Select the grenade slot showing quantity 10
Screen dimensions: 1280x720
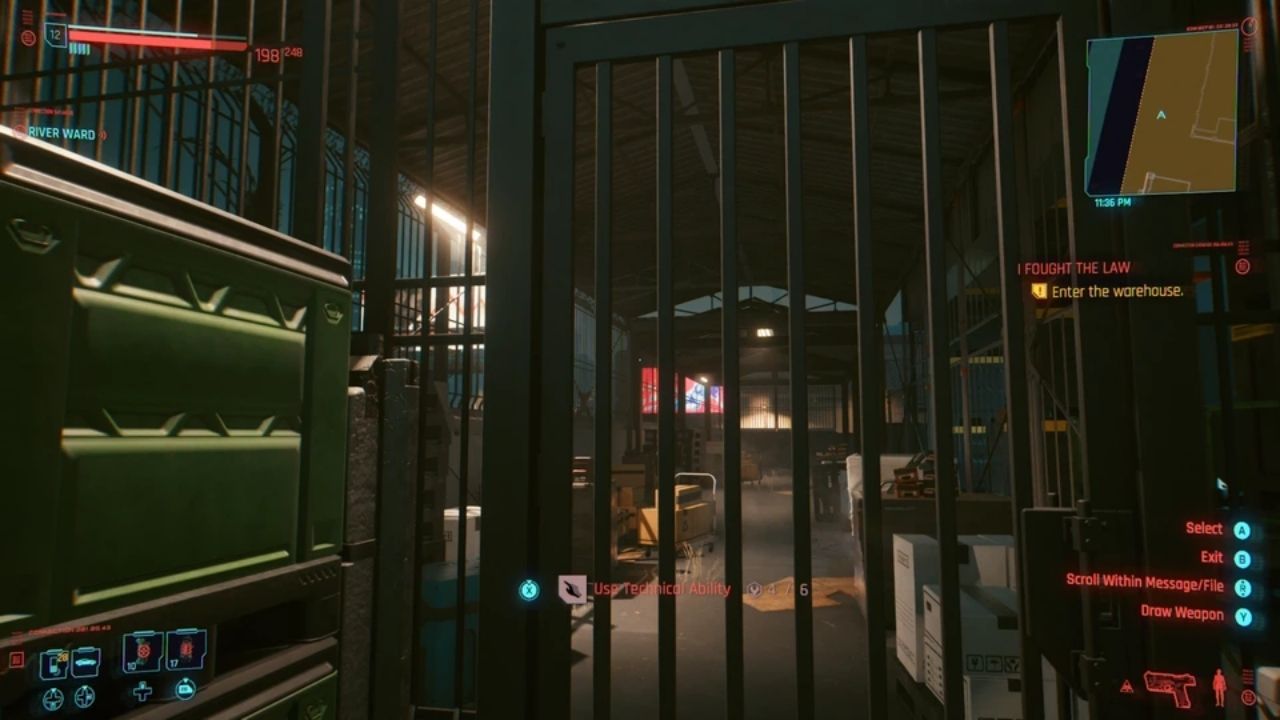[142, 651]
